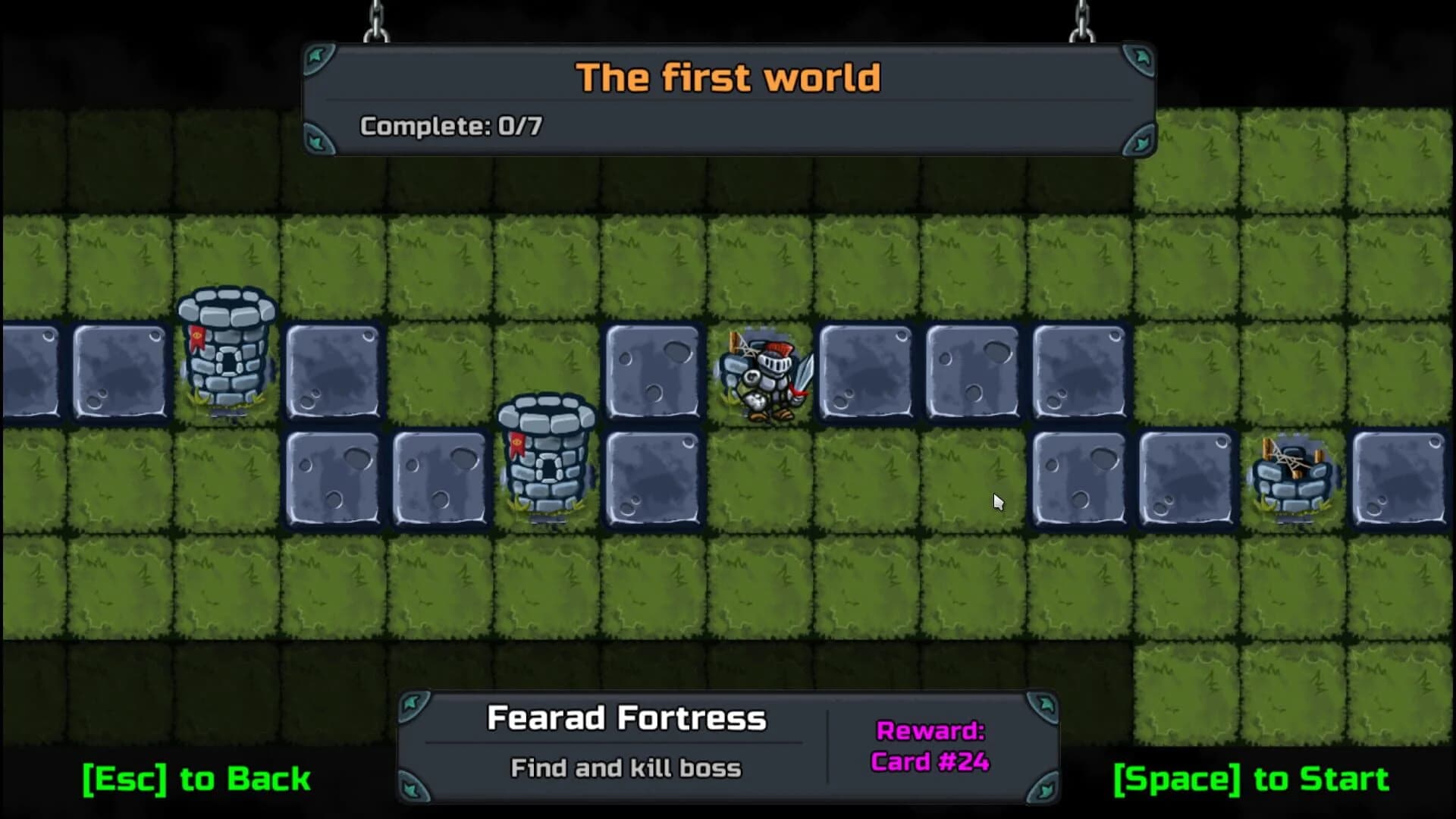The image size is (1456, 819).
Task: Select the ruined tower on the right
Action: point(1294,474)
